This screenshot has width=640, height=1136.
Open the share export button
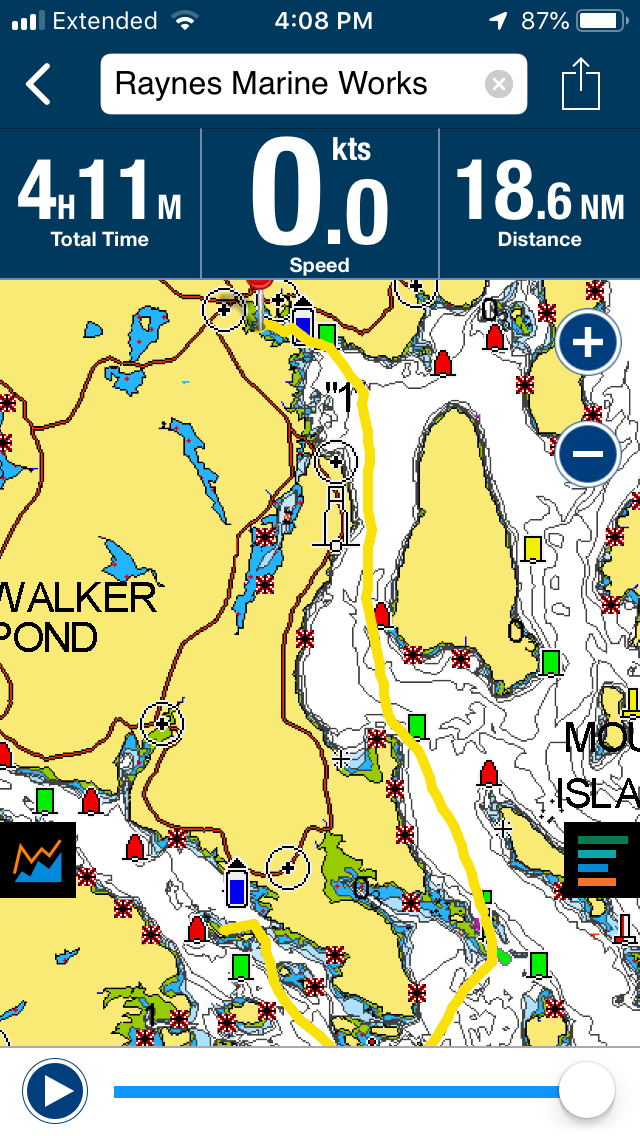[580, 85]
